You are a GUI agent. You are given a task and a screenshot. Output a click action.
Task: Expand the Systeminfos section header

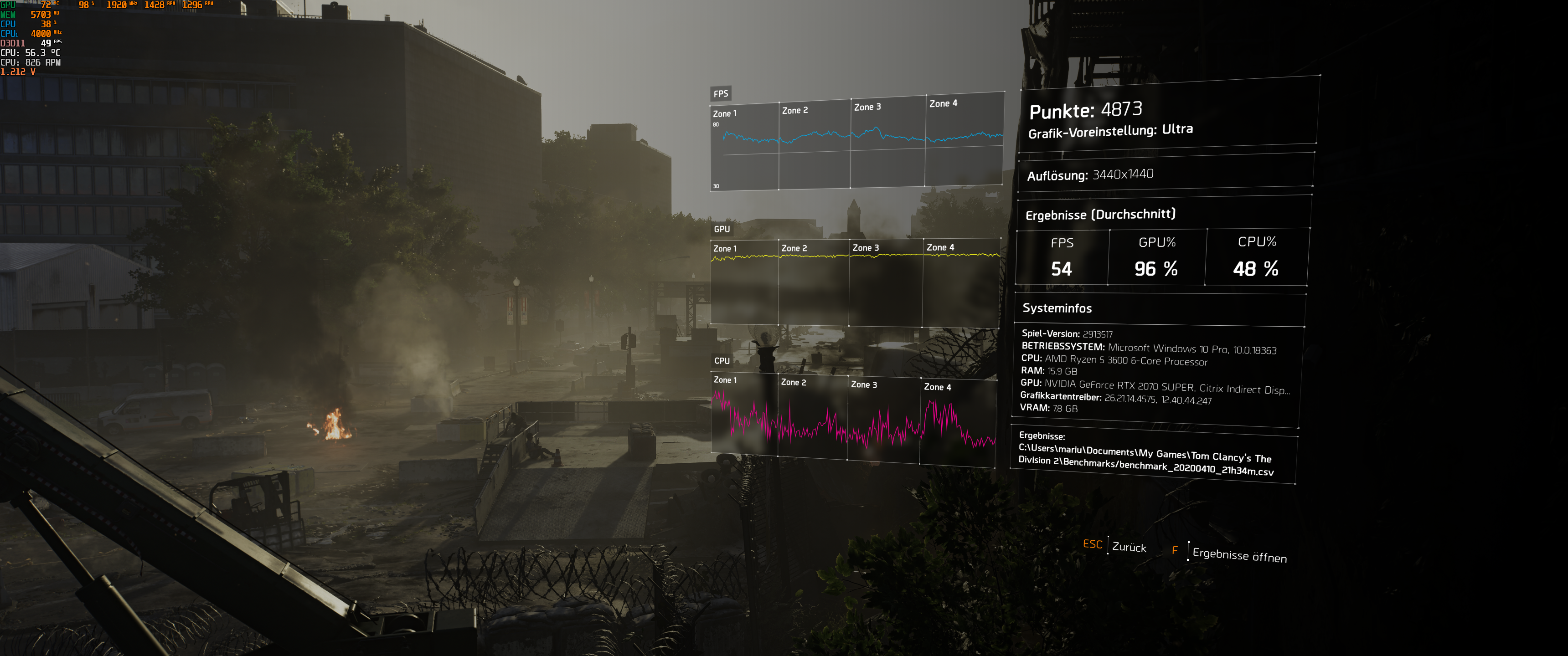(x=1057, y=308)
